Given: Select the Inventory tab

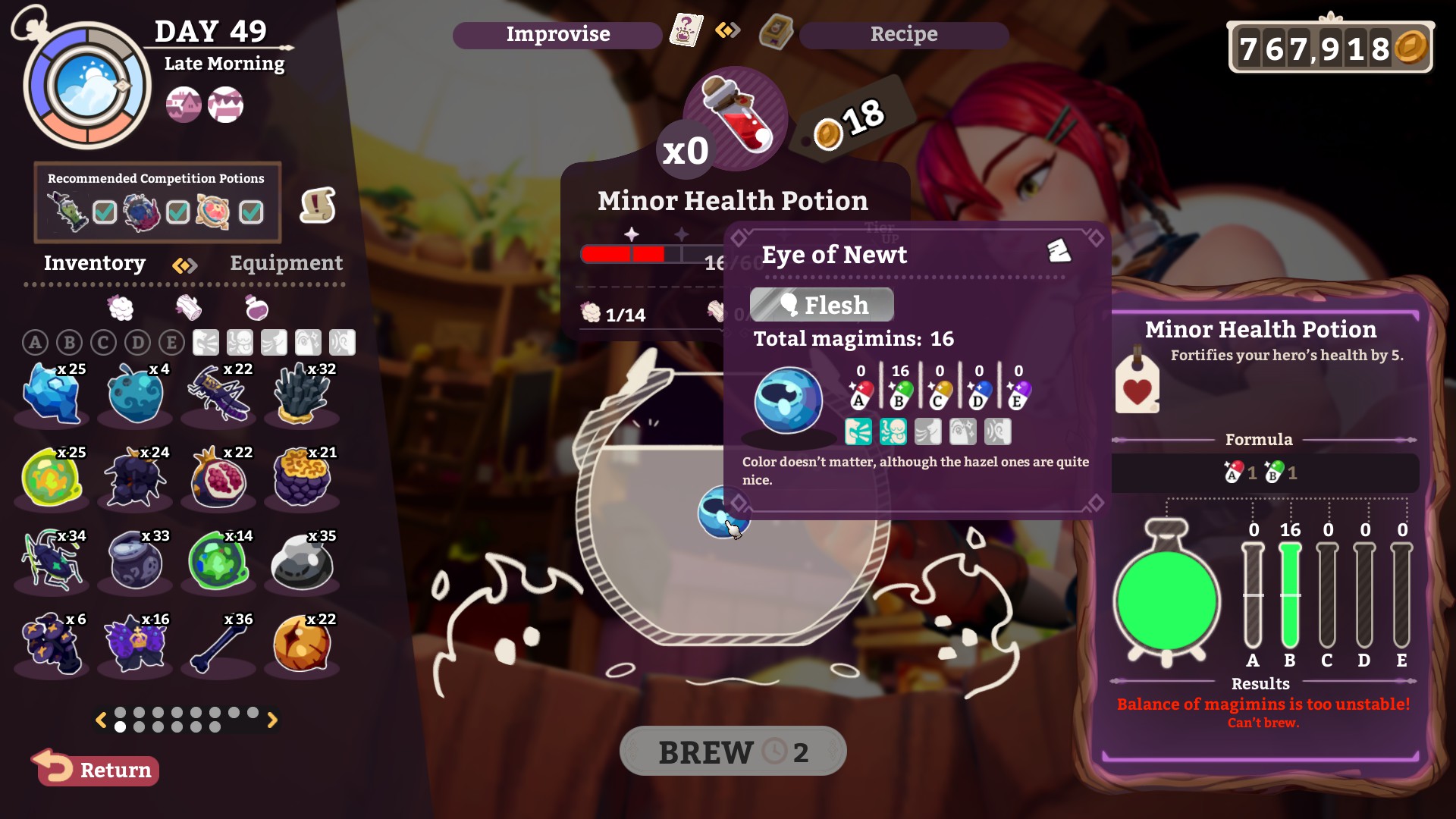Looking at the screenshot, I should coord(95,263).
